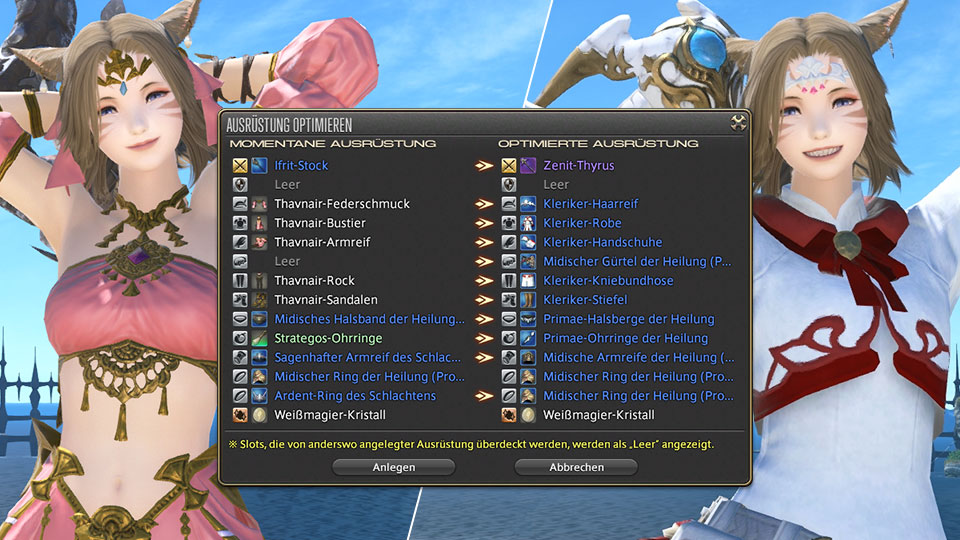Screen dimensions: 960x540
Task: Select the Ifrit-Stock weapon entry
Action: 301,166
